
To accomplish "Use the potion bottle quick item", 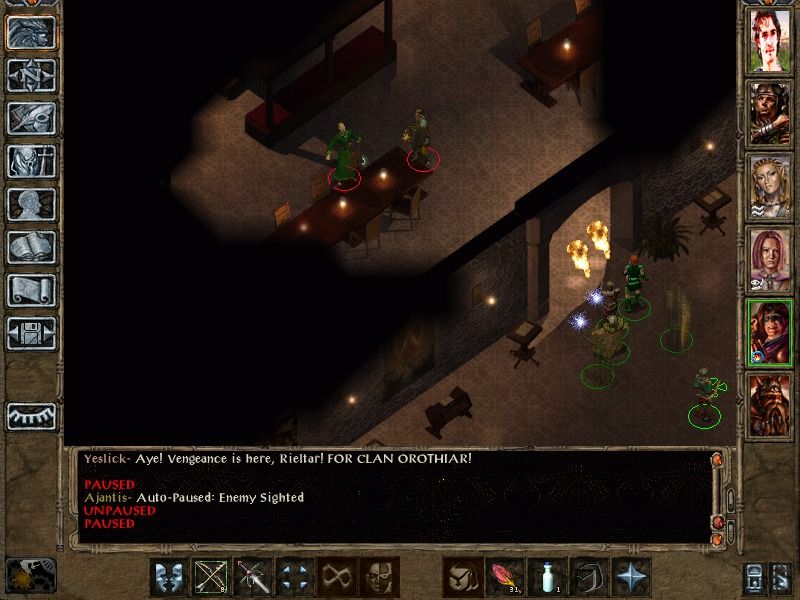I will [x=547, y=576].
